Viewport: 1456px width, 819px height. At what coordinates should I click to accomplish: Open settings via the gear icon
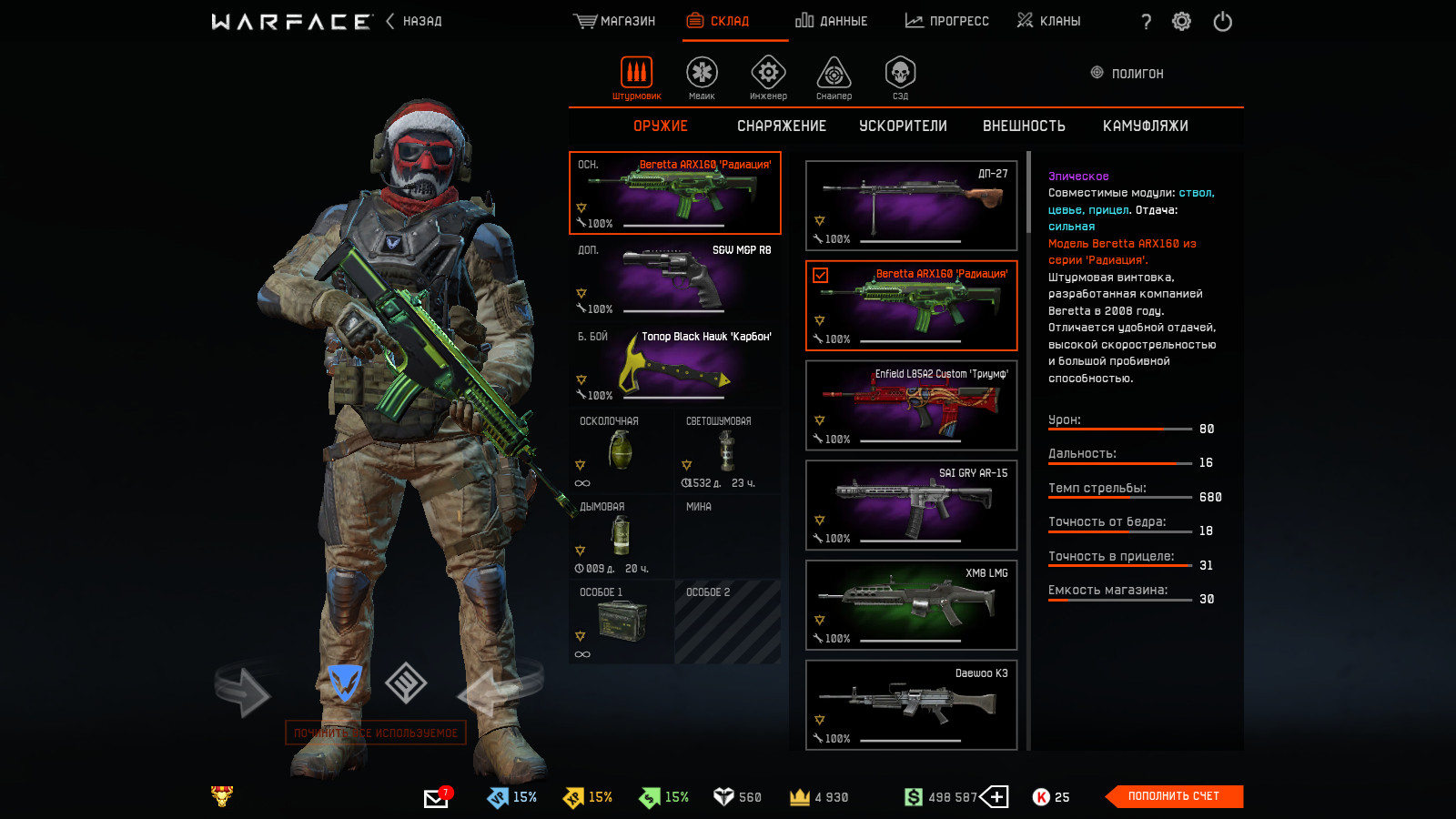tap(1181, 22)
